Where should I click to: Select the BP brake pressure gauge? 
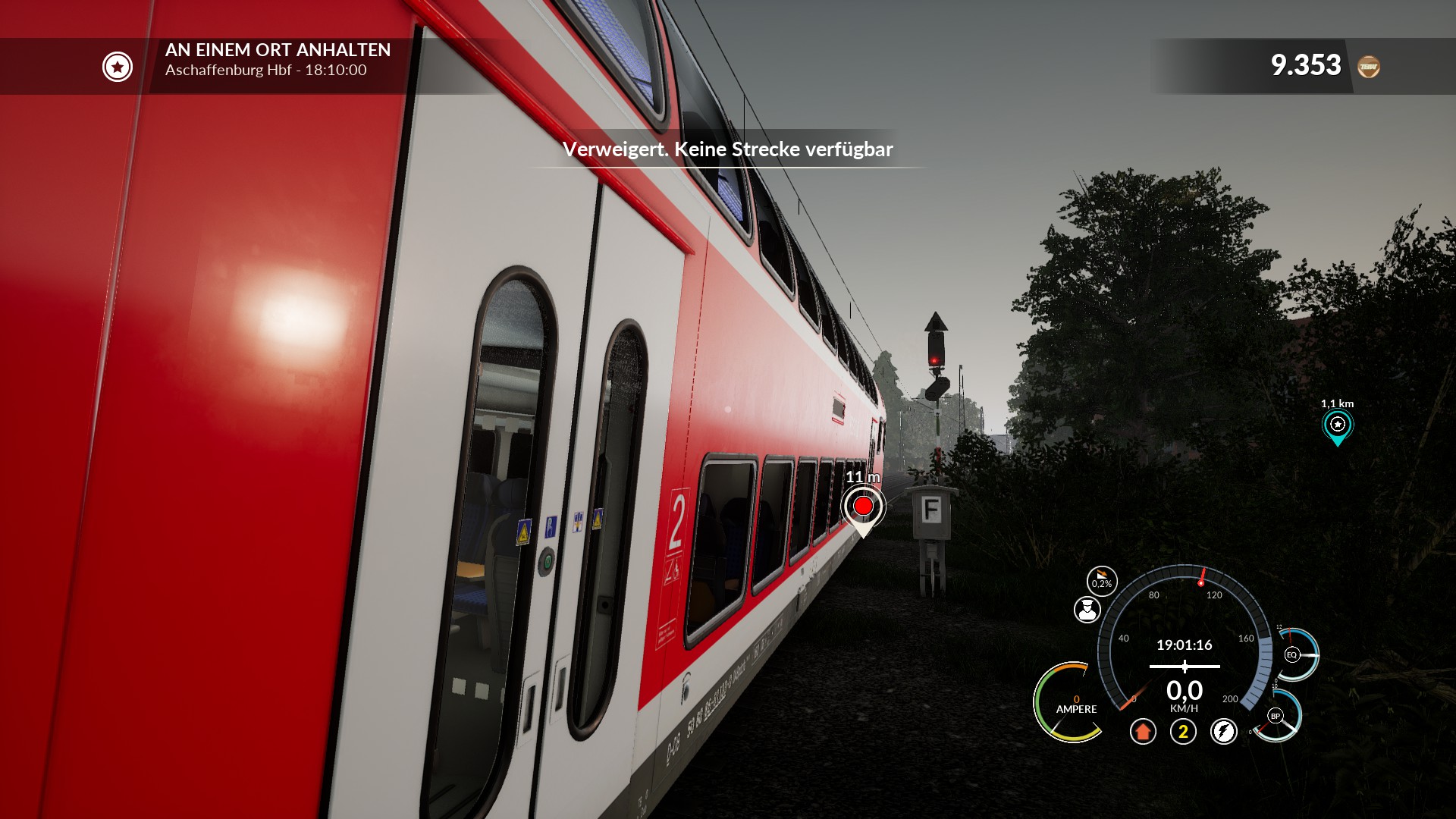point(1276,716)
